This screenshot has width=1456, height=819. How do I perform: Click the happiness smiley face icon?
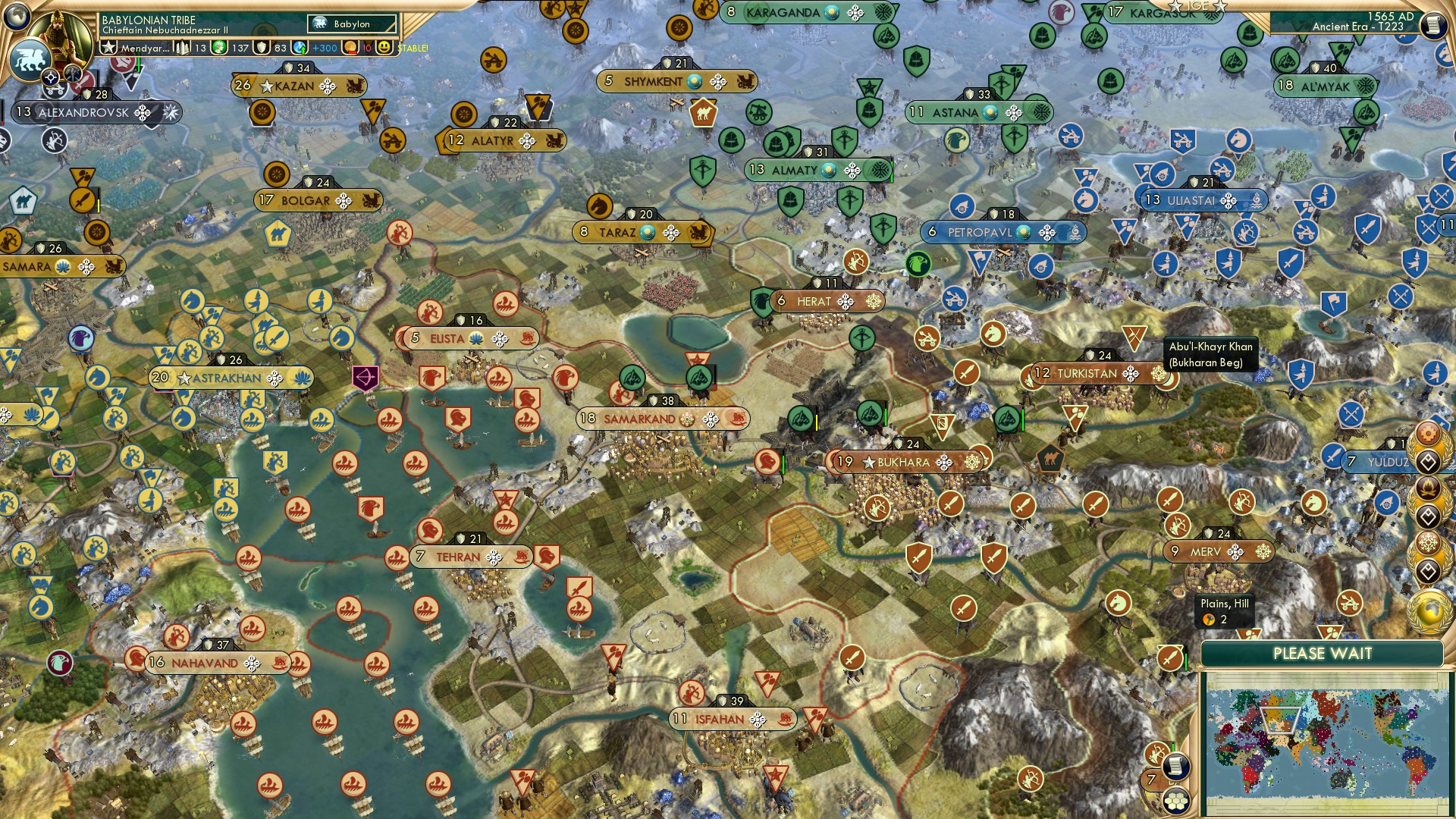[383, 48]
